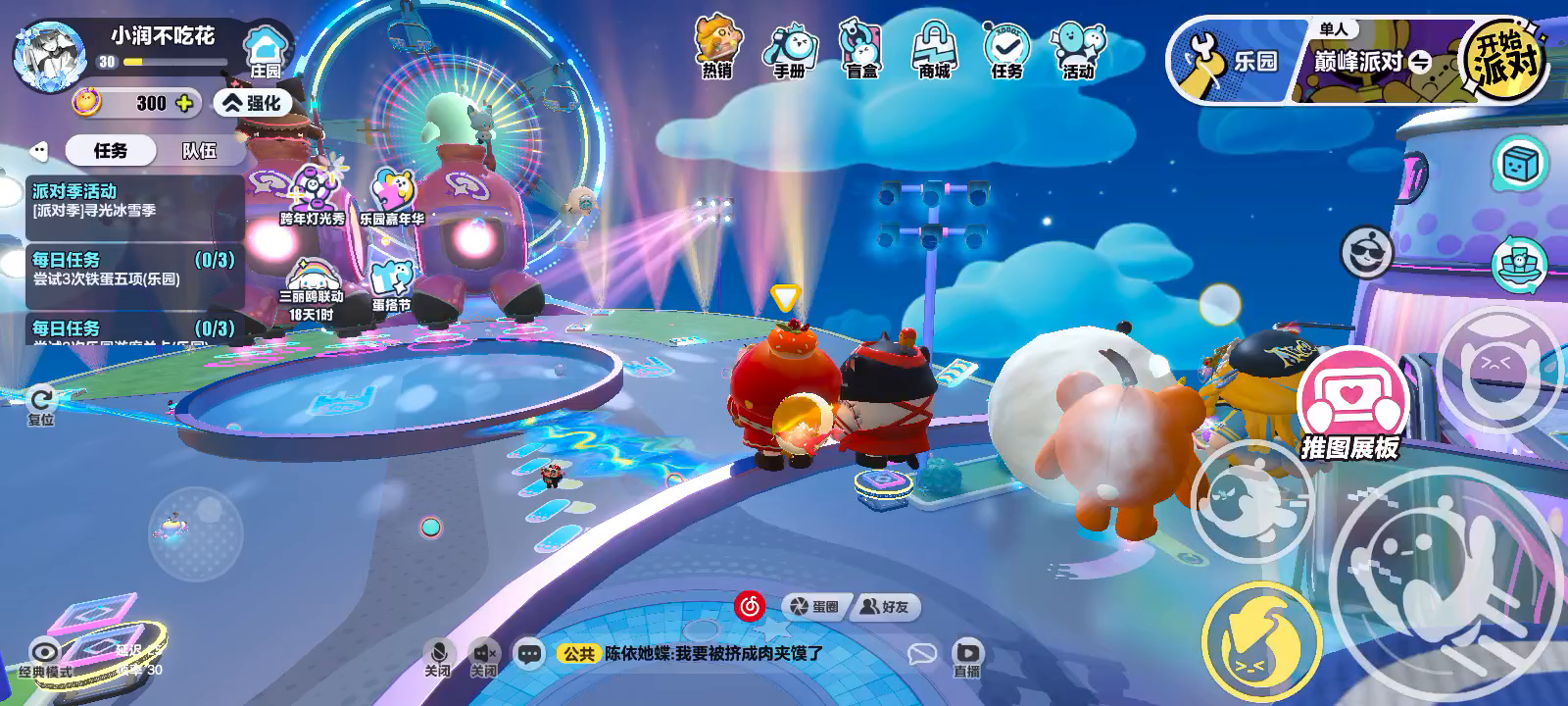Open the 商城 store
This screenshot has height=706, width=1568.
(934, 49)
